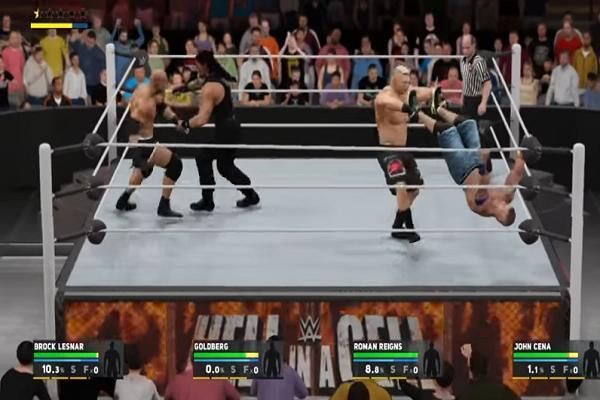Select Goldberg's status panel

point(237,360)
